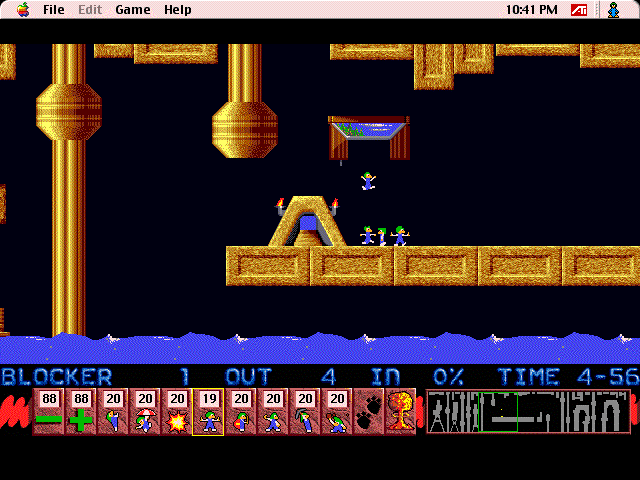Nuke all lemmings with the mushroom cloud button
Viewport: 640px width, 480px height.
tap(400, 412)
